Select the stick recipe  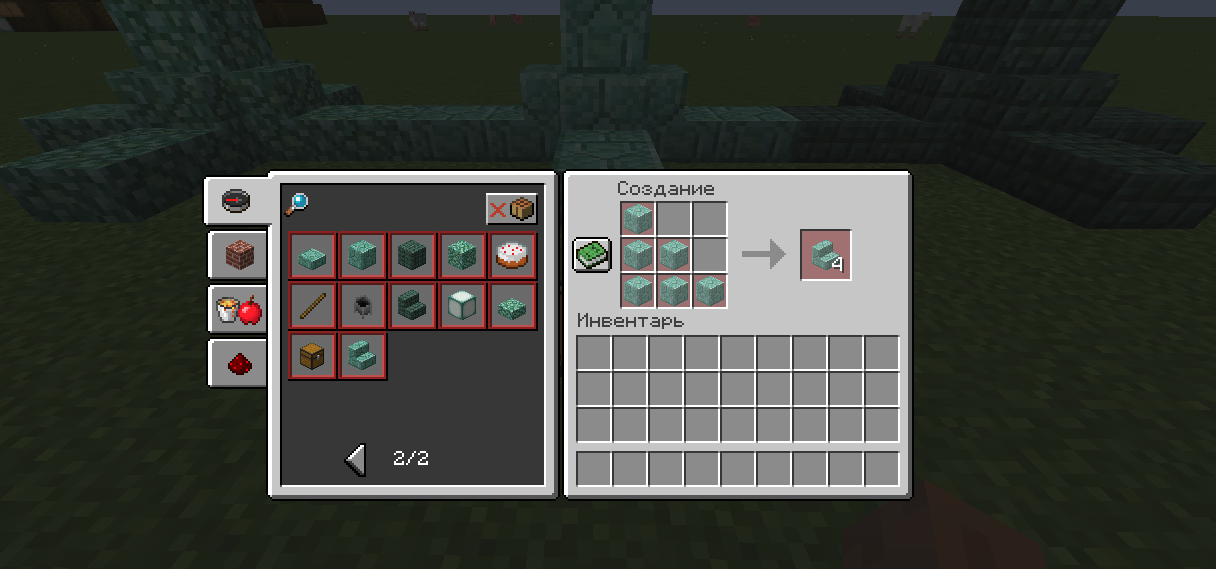tap(313, 306)
